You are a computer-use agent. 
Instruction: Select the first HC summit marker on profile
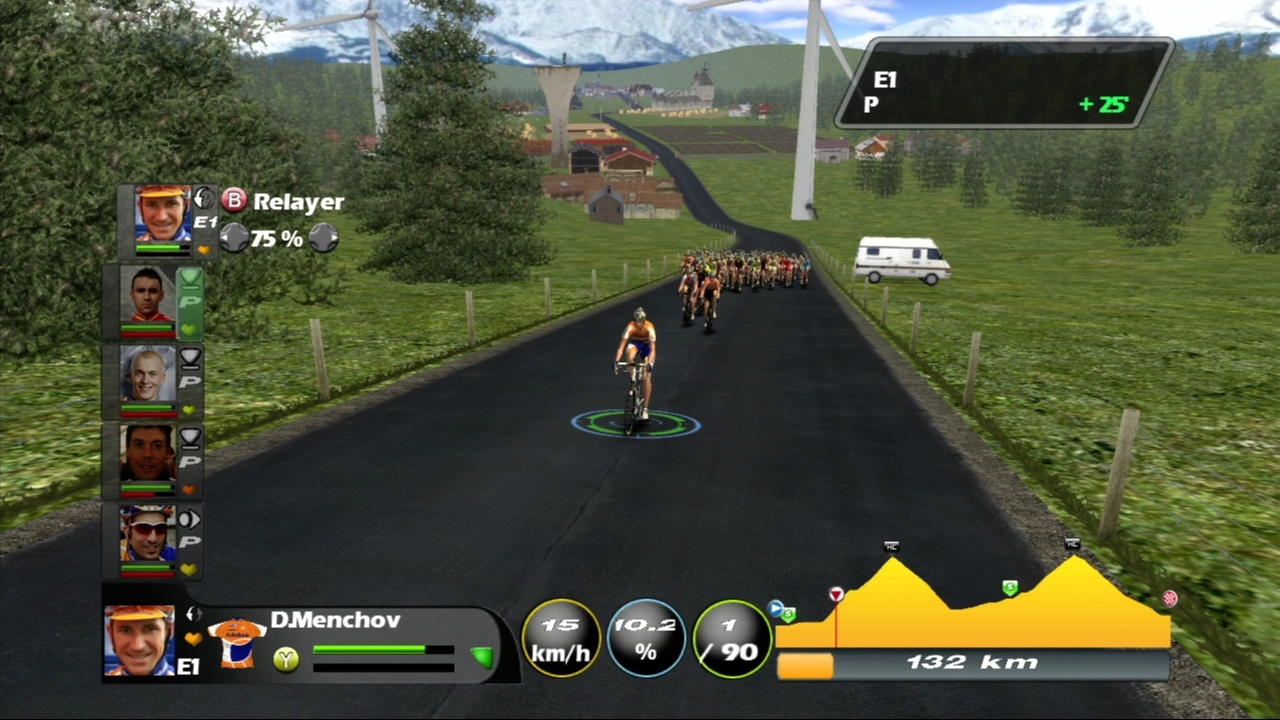point(891,546)
